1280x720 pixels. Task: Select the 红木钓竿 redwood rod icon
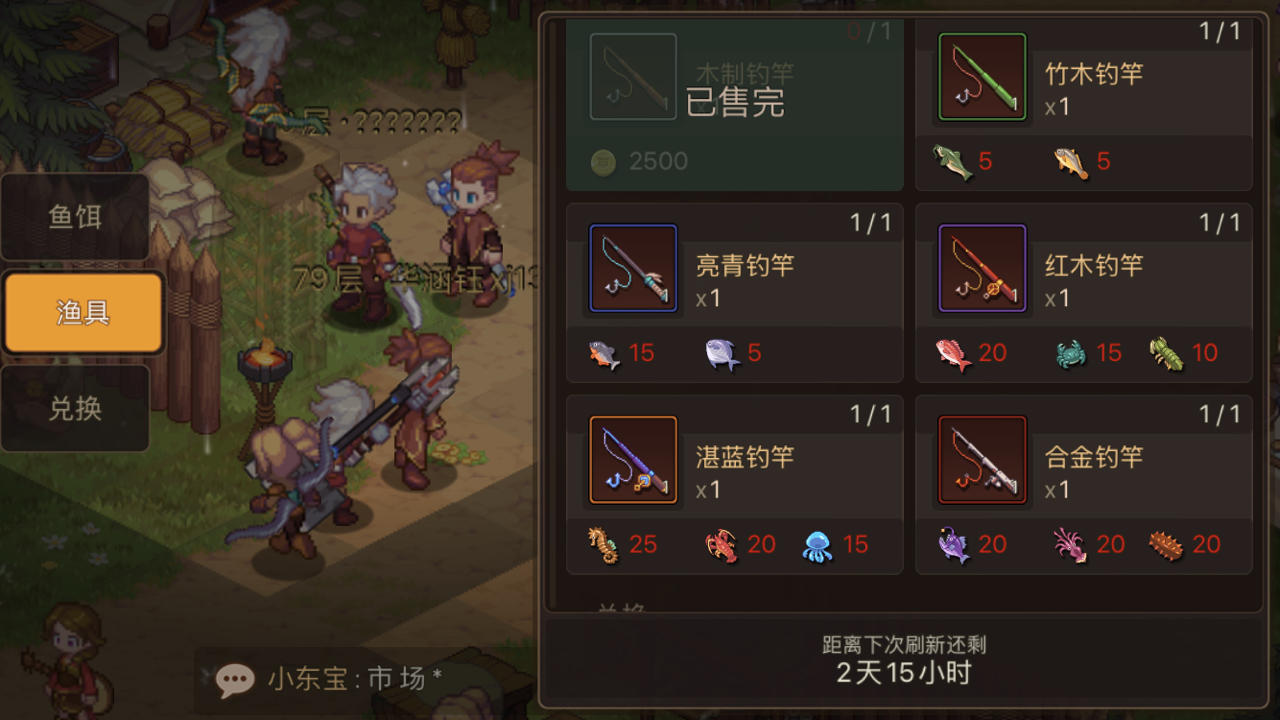[x=981, y=267]
